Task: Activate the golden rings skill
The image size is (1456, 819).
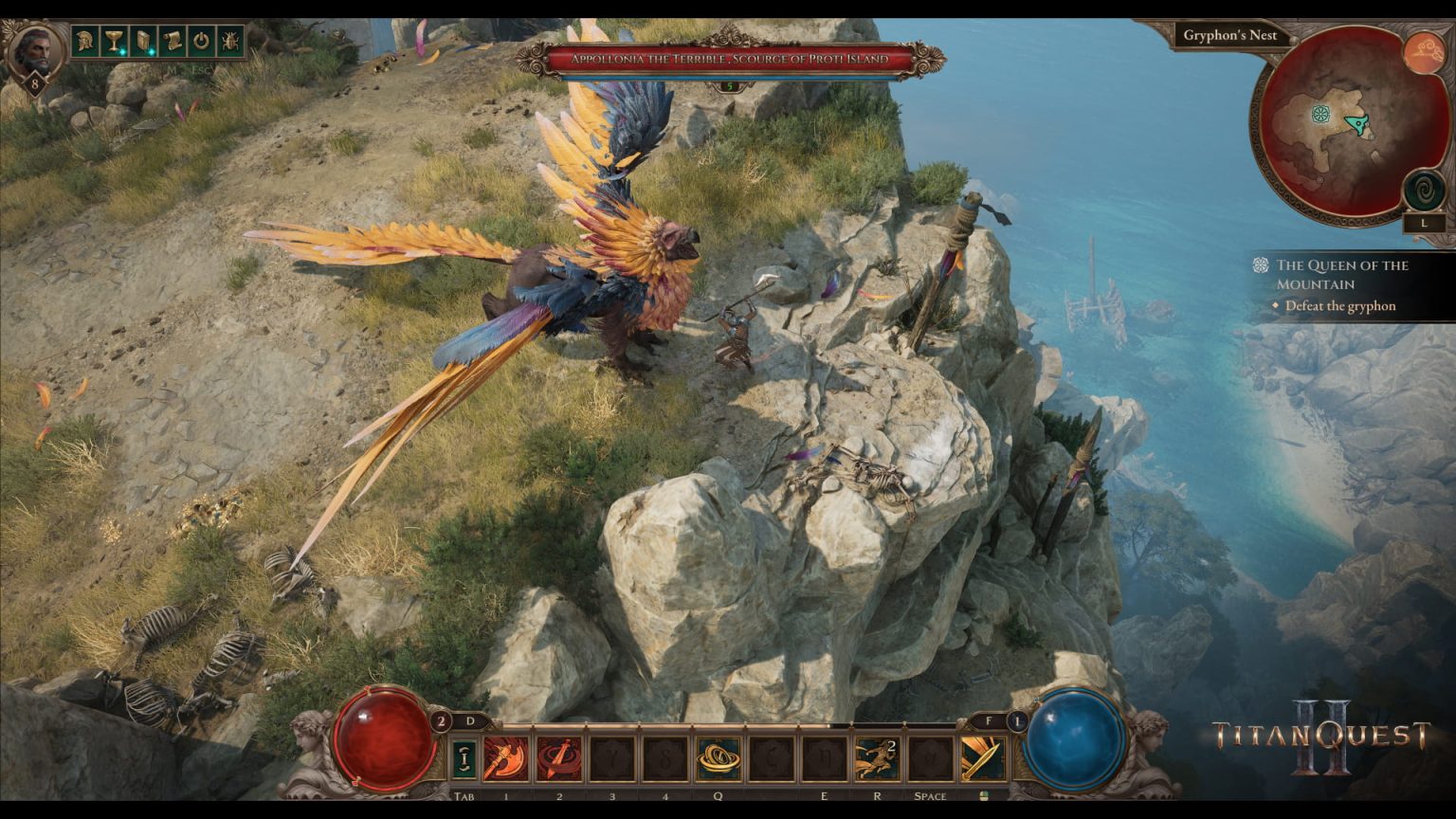Action: pos(719,758)
